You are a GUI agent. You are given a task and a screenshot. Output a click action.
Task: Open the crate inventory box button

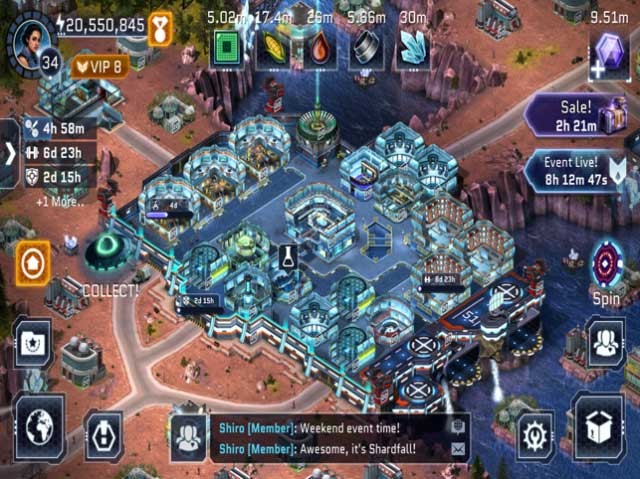tap(599, 429)
